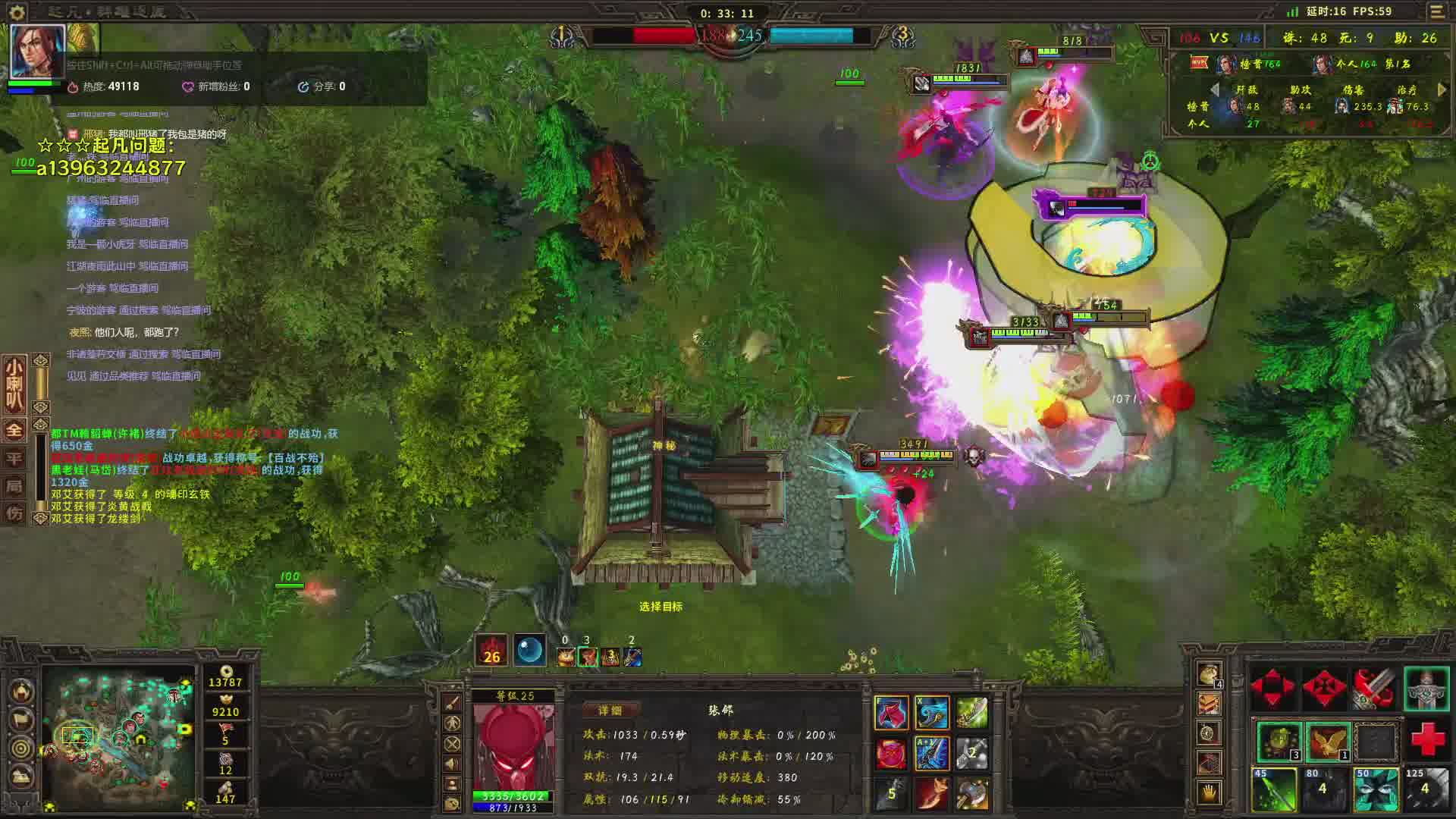Click the red cross heal button
Viewport: 1456px width, 819px height.
[x=1426, y=739]
